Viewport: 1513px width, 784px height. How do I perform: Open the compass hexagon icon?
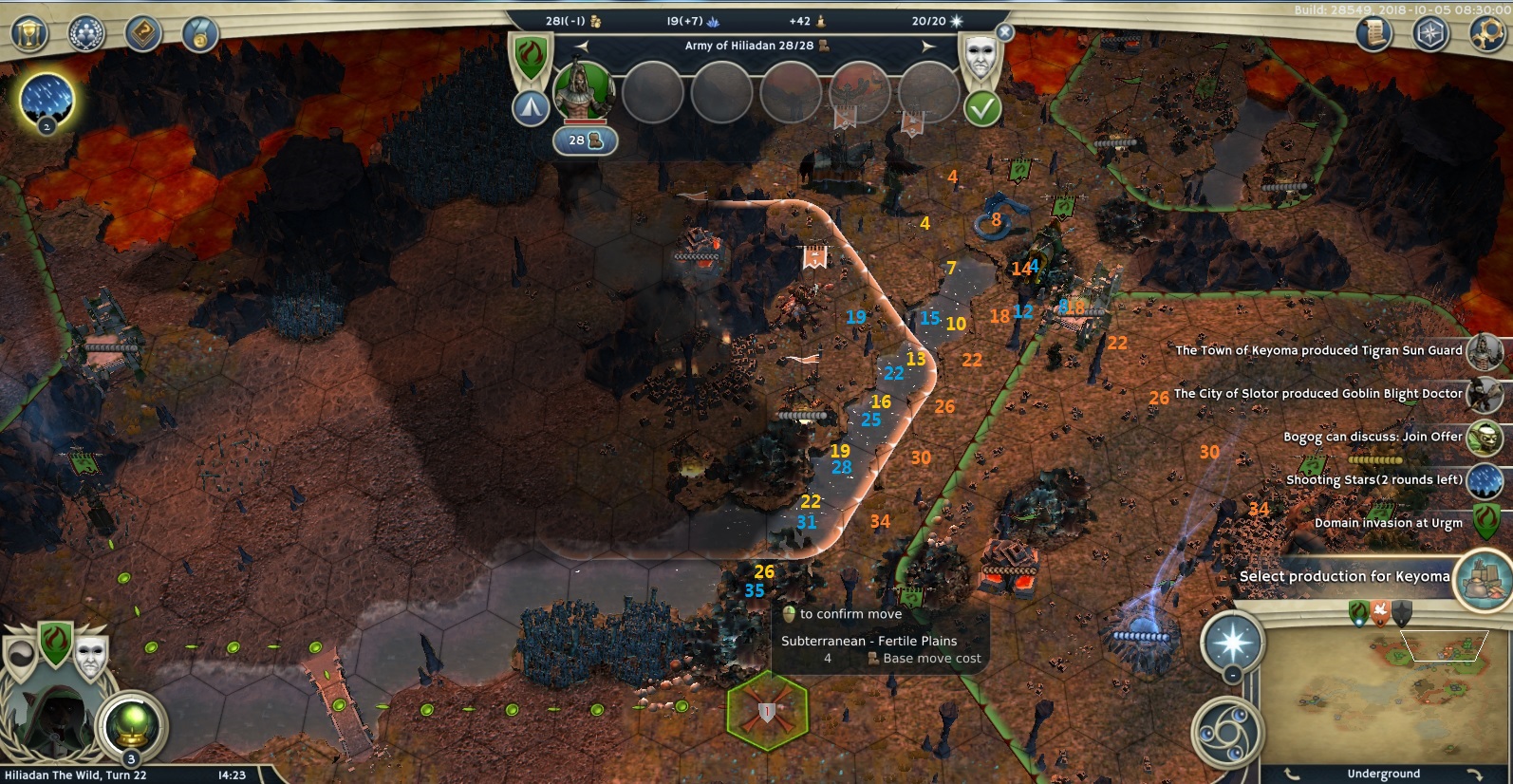(x=1430, y=34)
